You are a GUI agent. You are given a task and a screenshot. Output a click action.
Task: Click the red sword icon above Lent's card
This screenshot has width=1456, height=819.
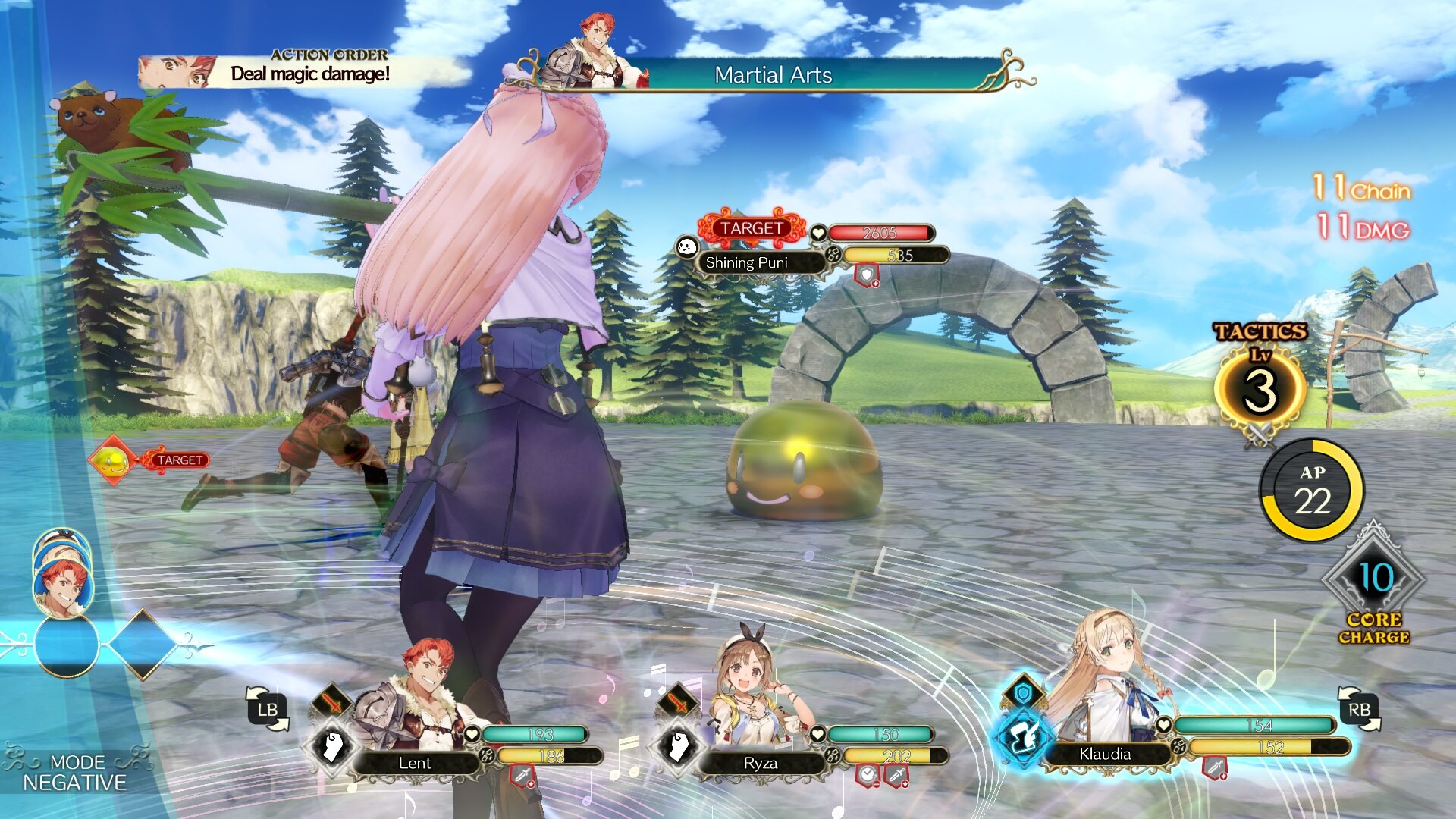(x=332, y=703)
